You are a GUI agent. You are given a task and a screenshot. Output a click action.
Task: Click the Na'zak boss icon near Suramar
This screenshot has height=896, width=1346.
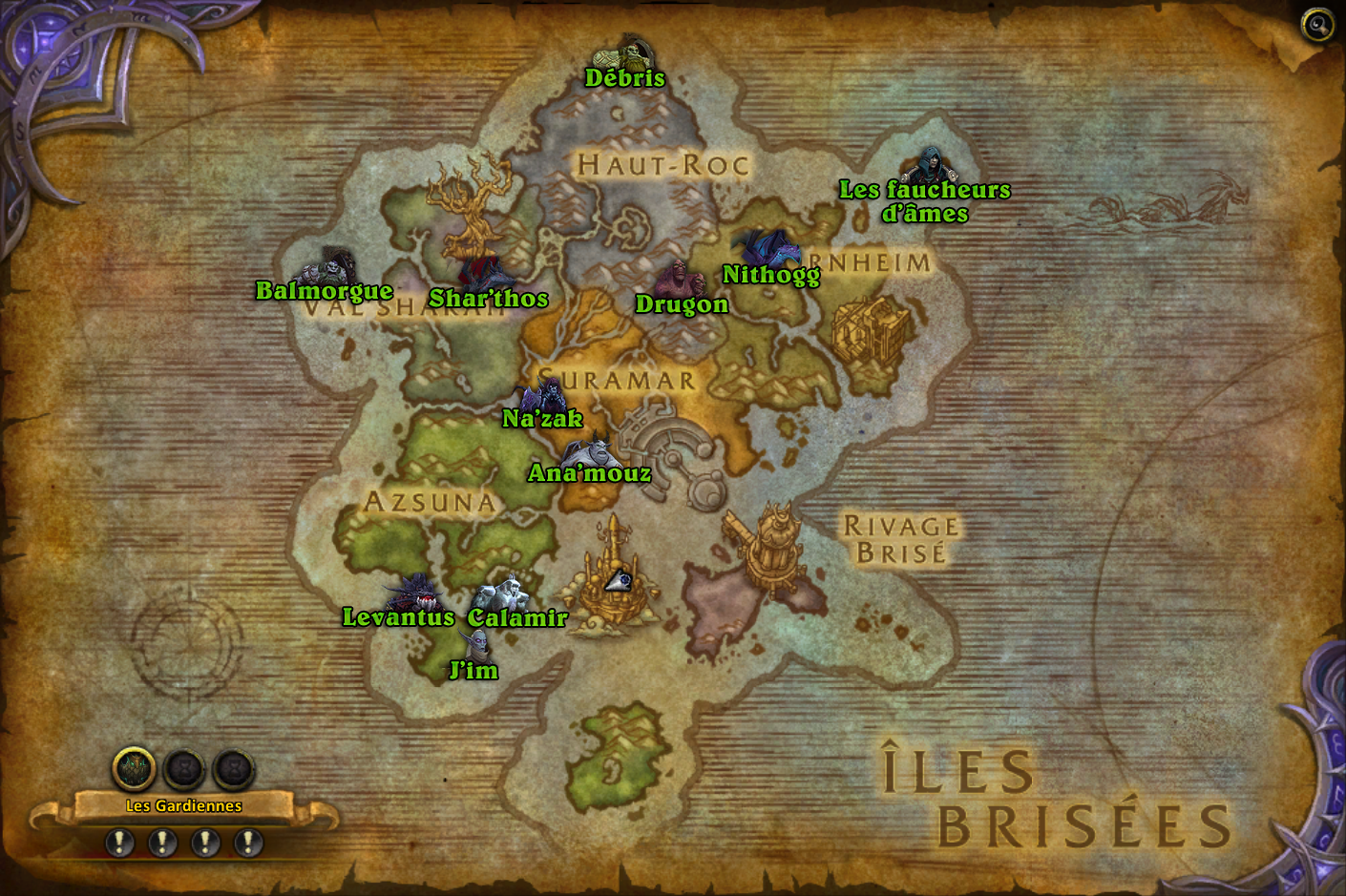tap(542, 394)
